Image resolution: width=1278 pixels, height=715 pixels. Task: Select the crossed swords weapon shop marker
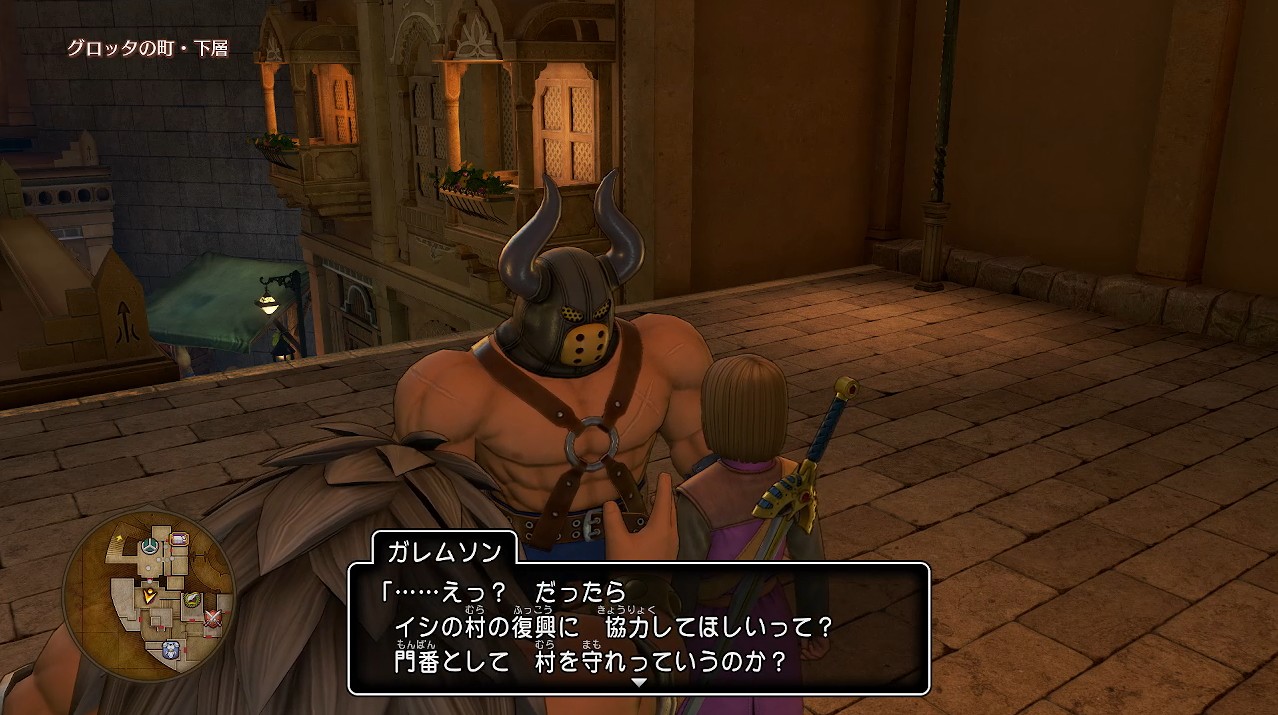[212, 619]
